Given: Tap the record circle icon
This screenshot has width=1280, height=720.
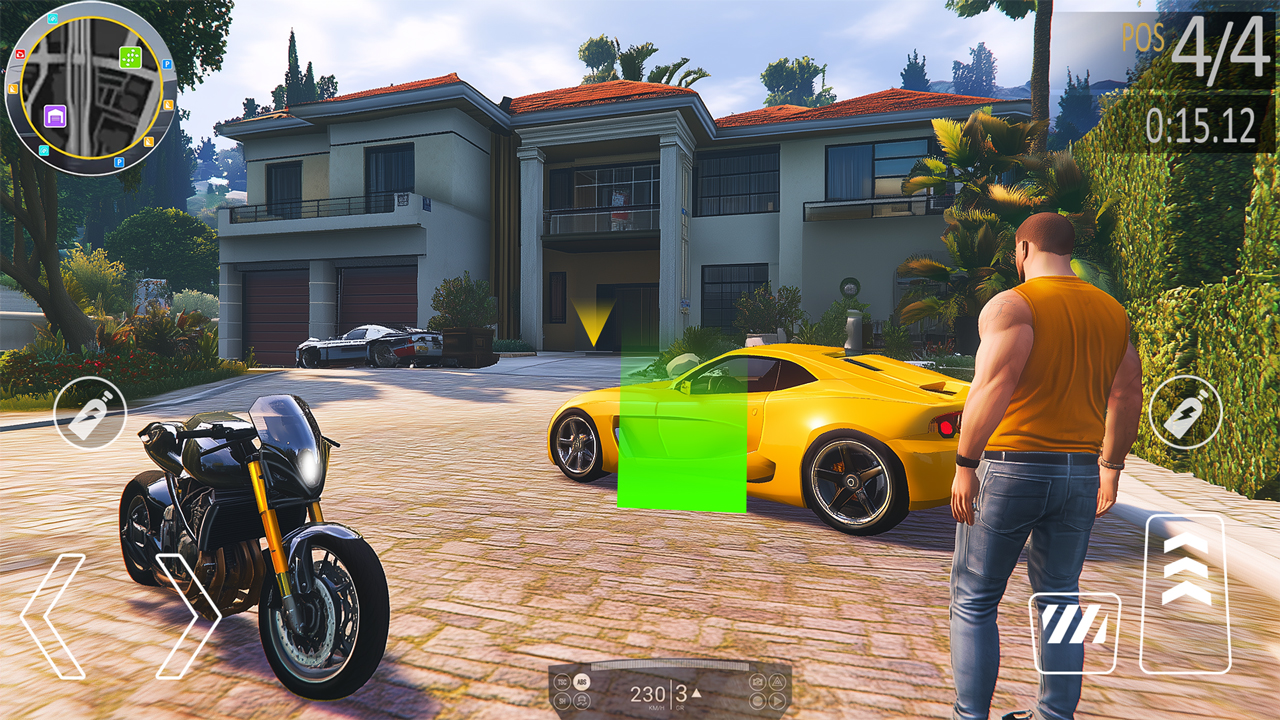Looking at the screenshot, I should [x=758, y=701].
